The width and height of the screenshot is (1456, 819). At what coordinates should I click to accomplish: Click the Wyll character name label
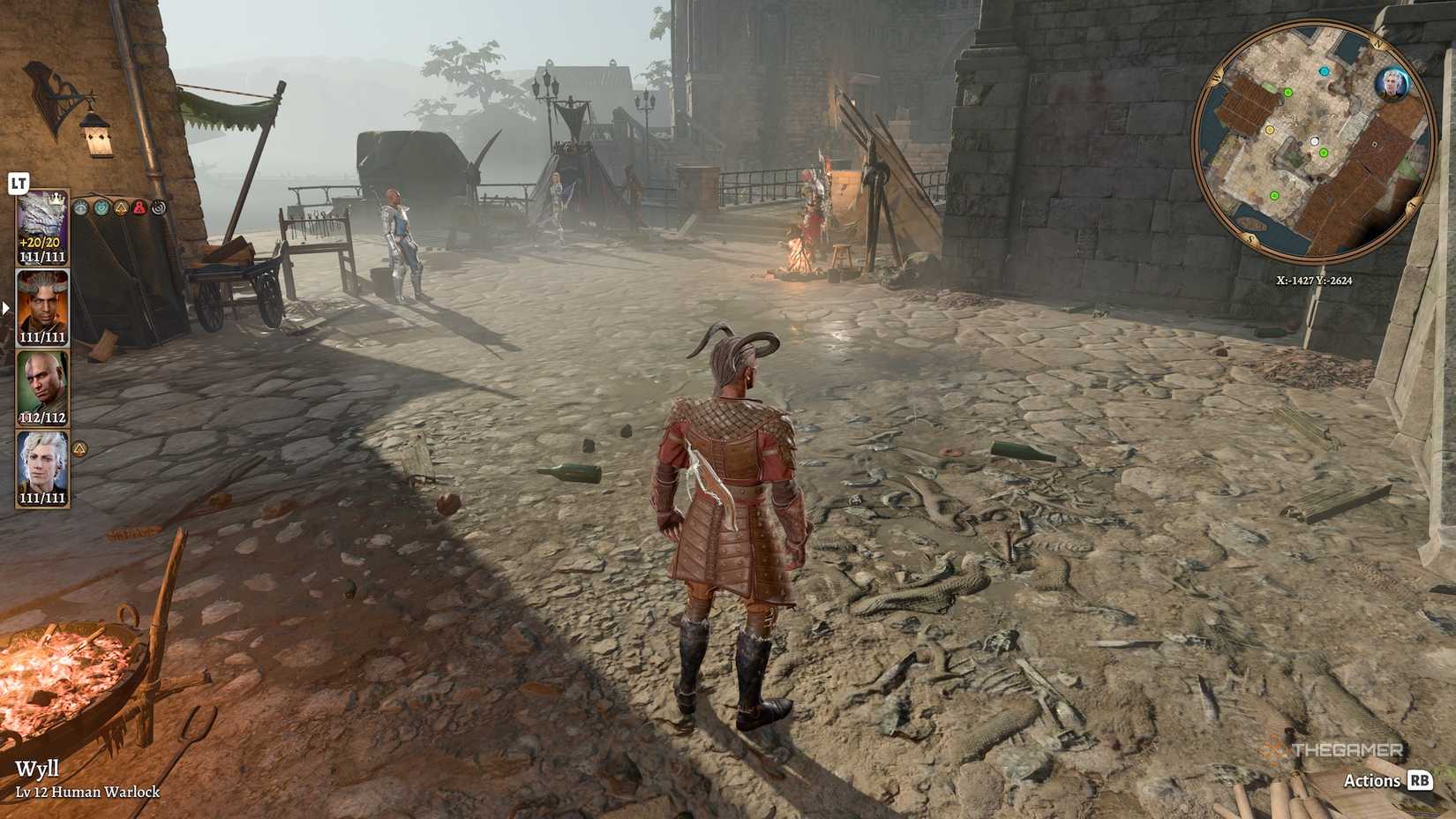point(37,770)
